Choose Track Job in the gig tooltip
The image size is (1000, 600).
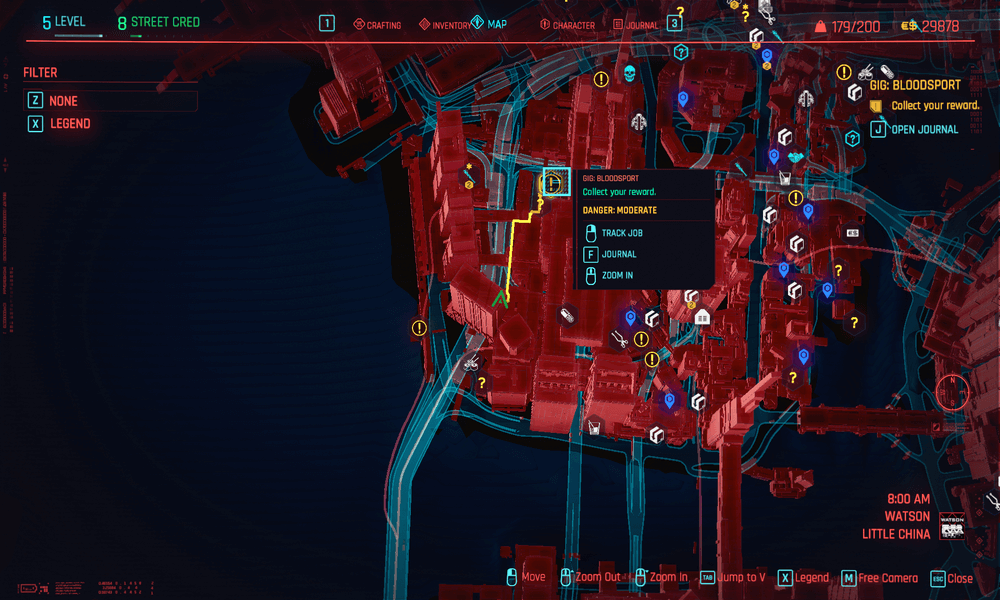click(621, 233)
